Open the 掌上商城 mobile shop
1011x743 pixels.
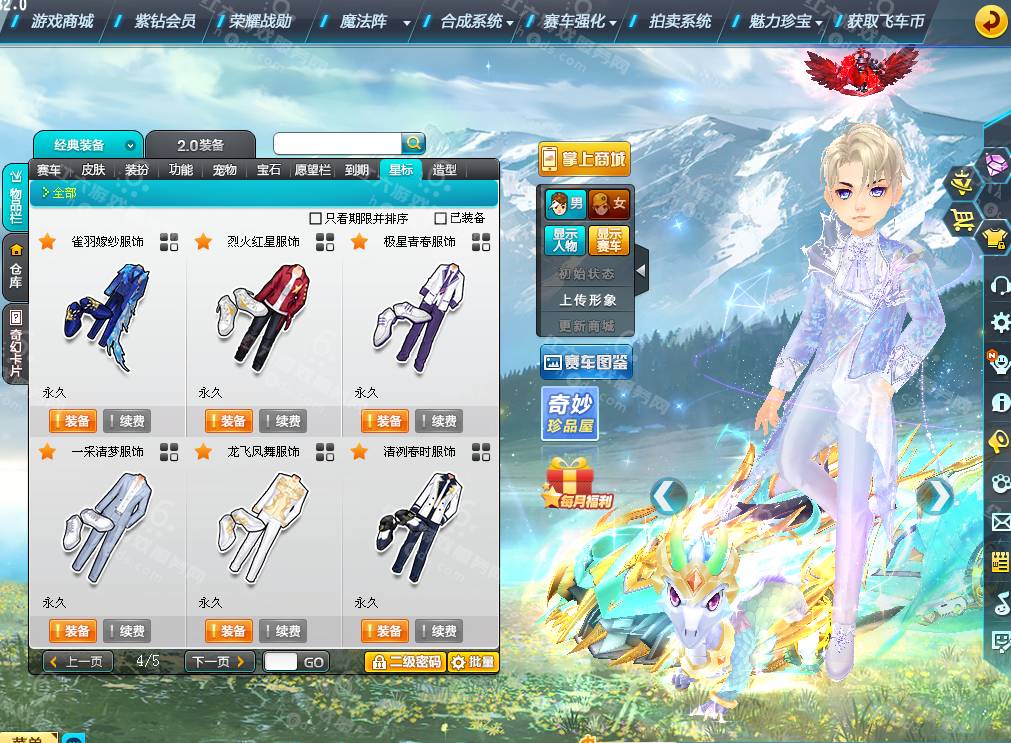click(x=584, y=159)
